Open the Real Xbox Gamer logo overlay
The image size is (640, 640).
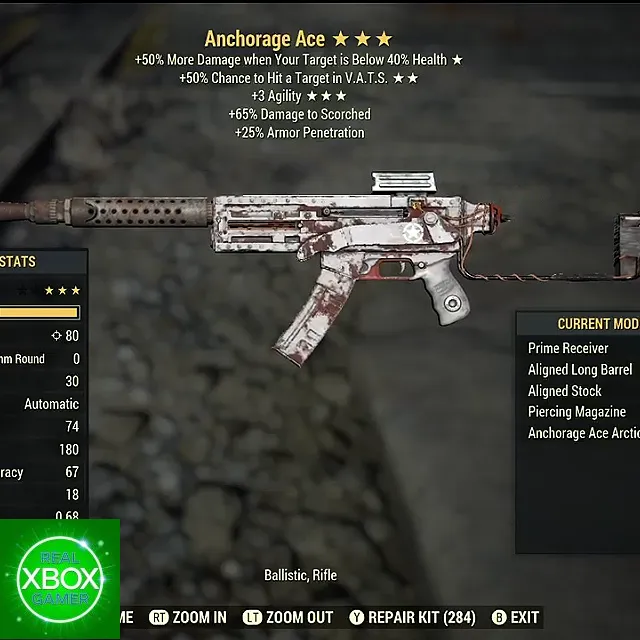click(60, 579)
